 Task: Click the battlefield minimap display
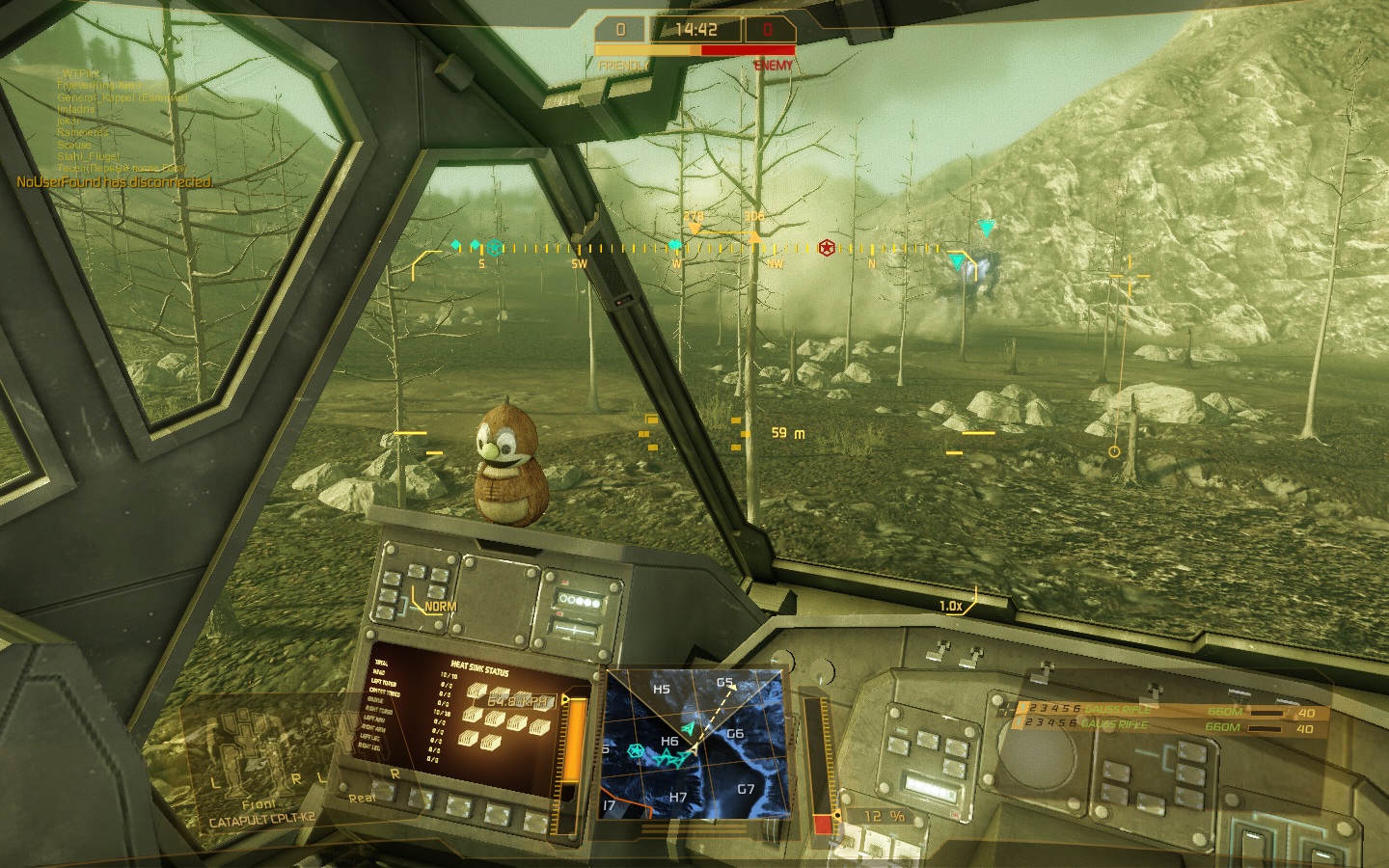[693, 743]
